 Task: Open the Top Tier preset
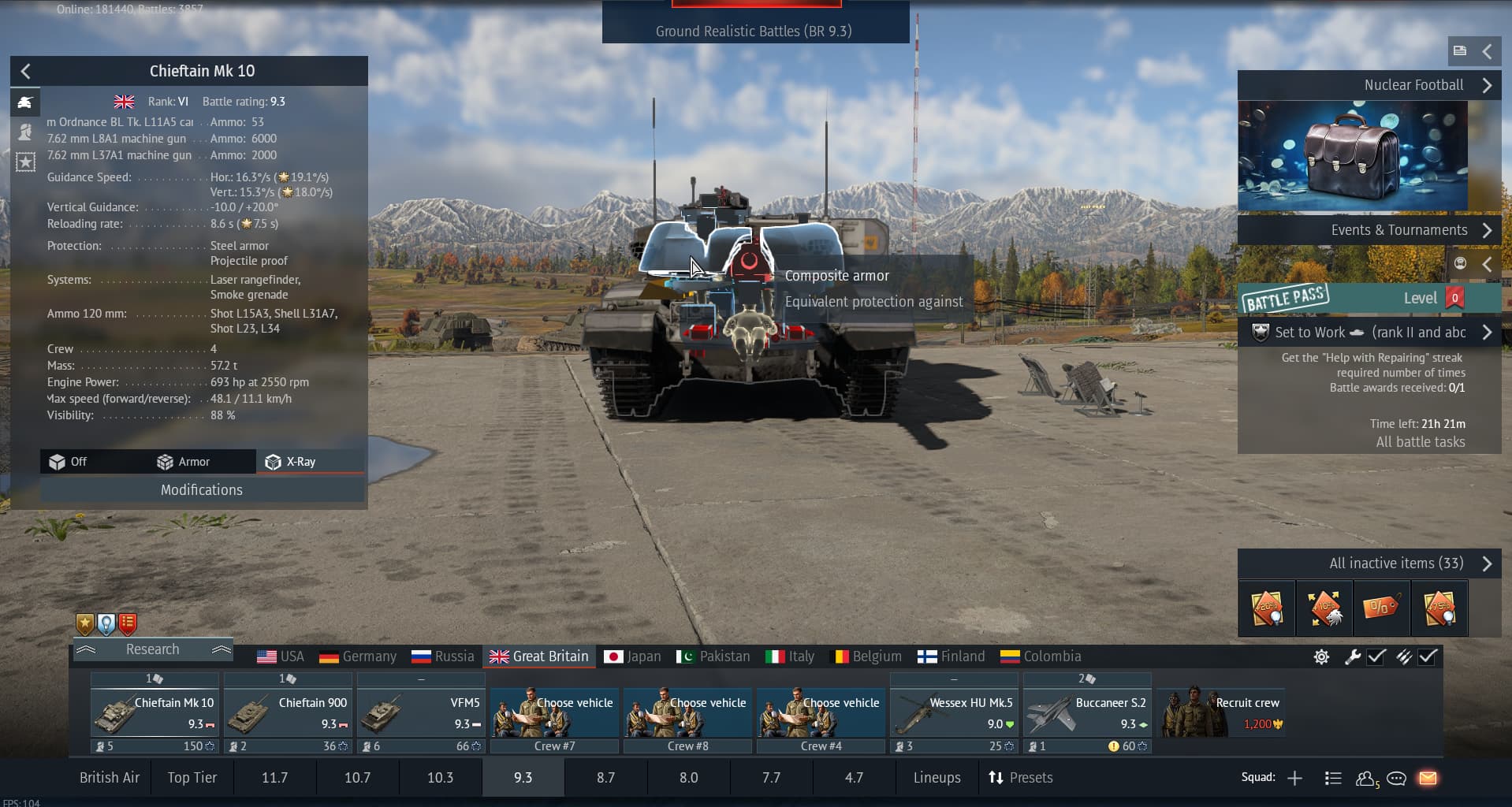(192, 778)
